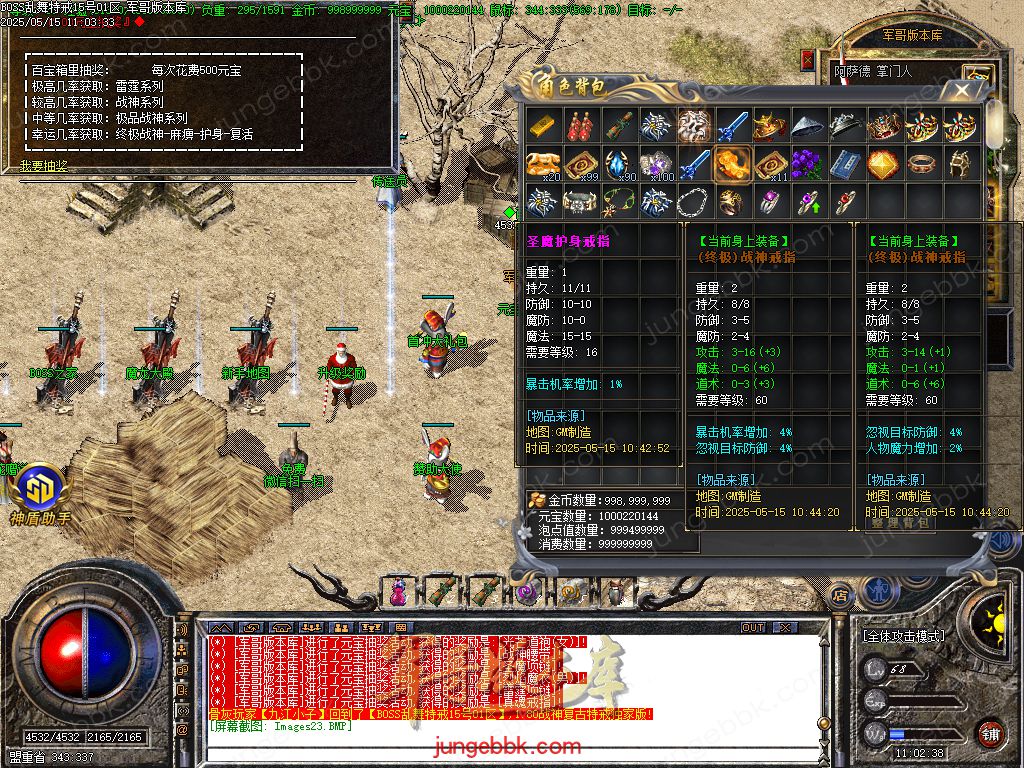Use the pink potion in the quick belt
Image resolution: width=1024 pixels, height=768 pixels.
tap(398, 592)
